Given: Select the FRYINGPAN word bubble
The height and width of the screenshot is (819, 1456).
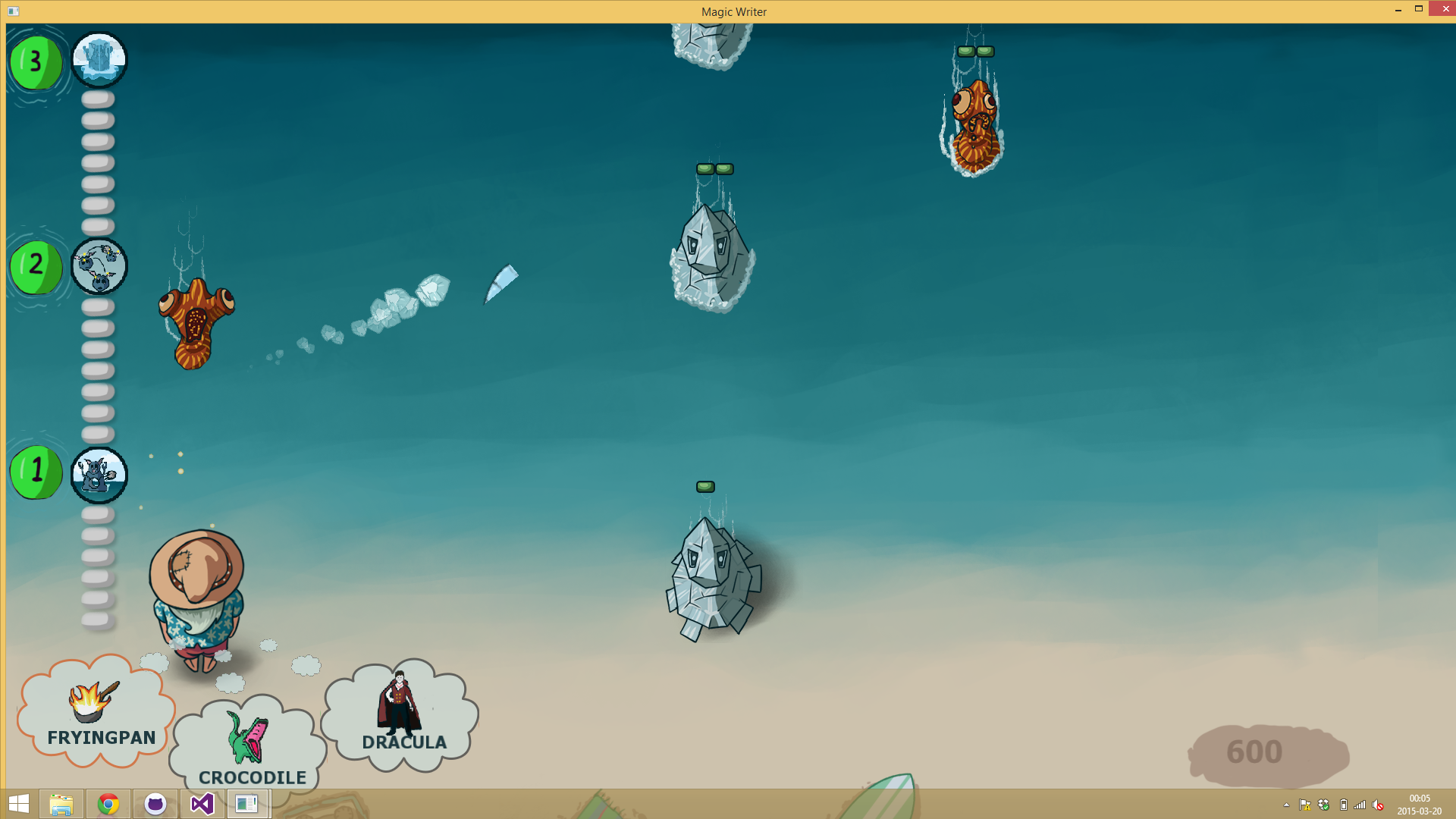Looking at the screenshot, I should (x=96, y=713).
